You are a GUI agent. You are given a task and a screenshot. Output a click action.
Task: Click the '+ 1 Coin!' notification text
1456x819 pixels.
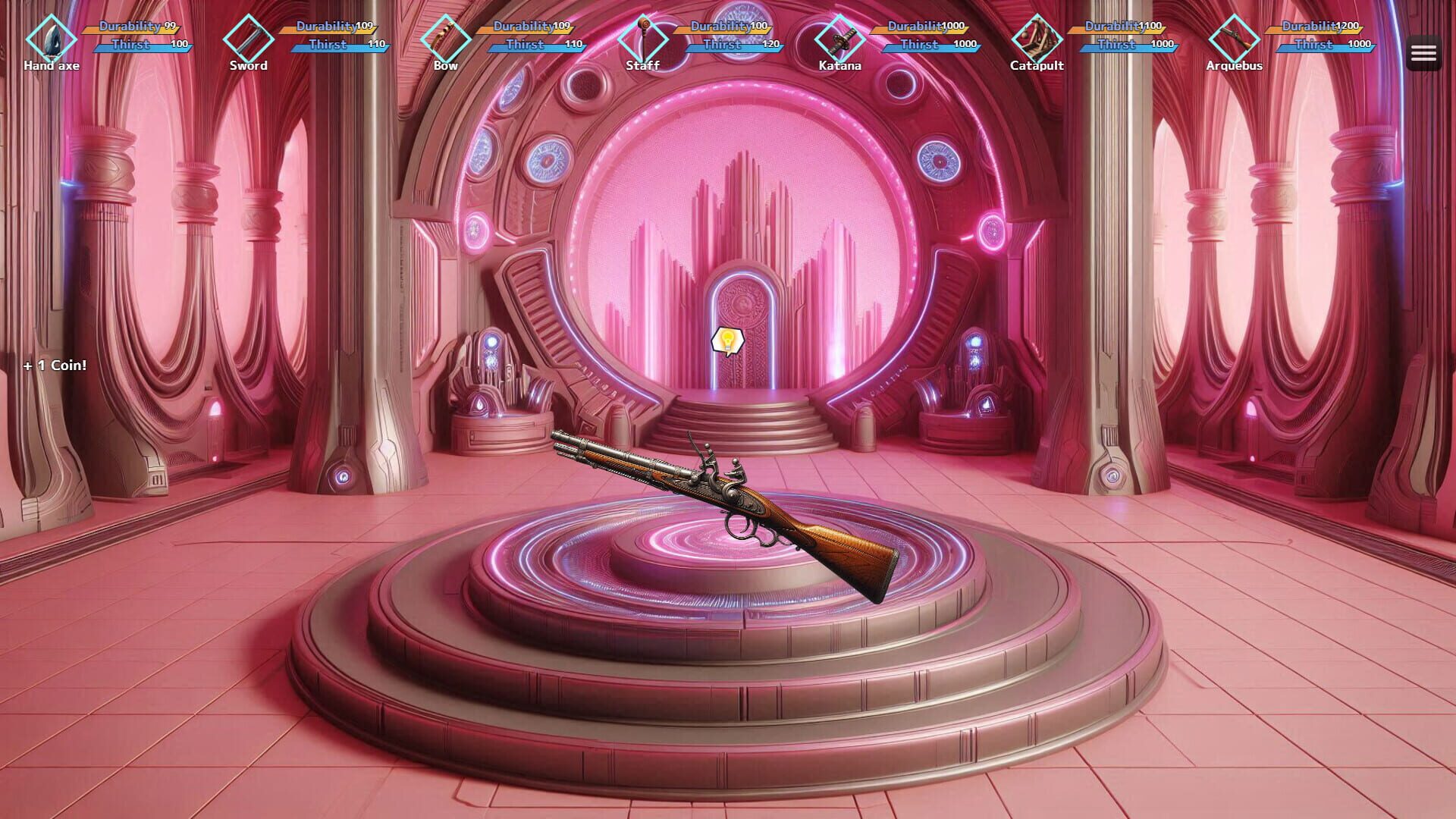[53, 365]
